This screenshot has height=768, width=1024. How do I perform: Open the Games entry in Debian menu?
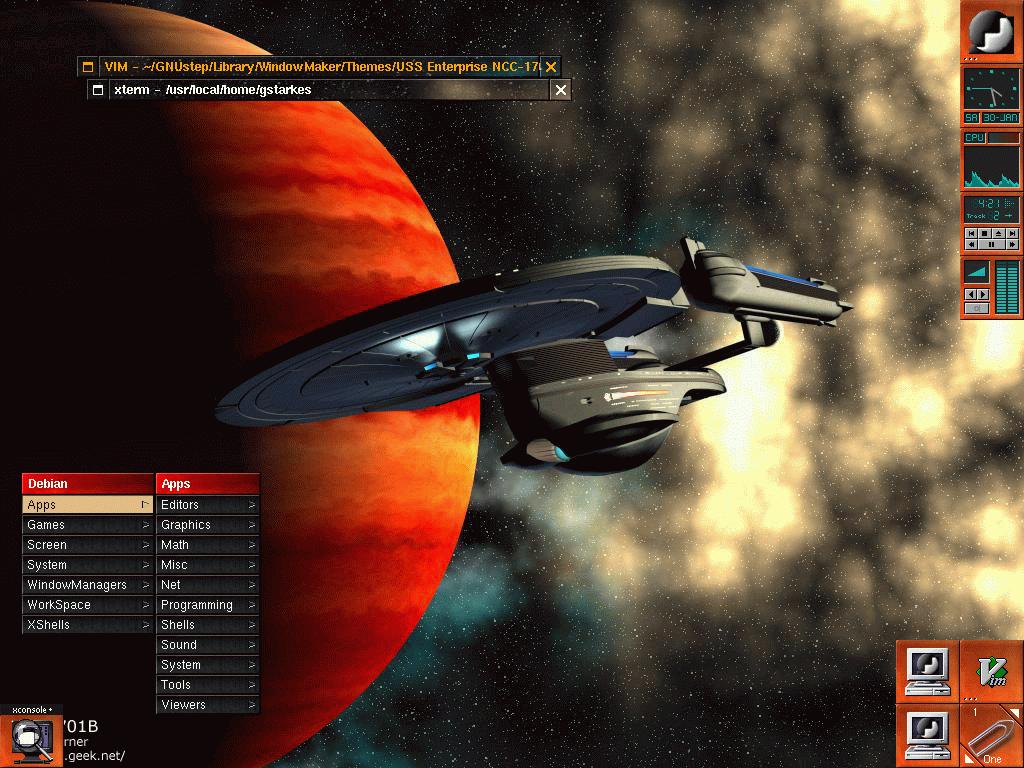[x=88, y=525]
